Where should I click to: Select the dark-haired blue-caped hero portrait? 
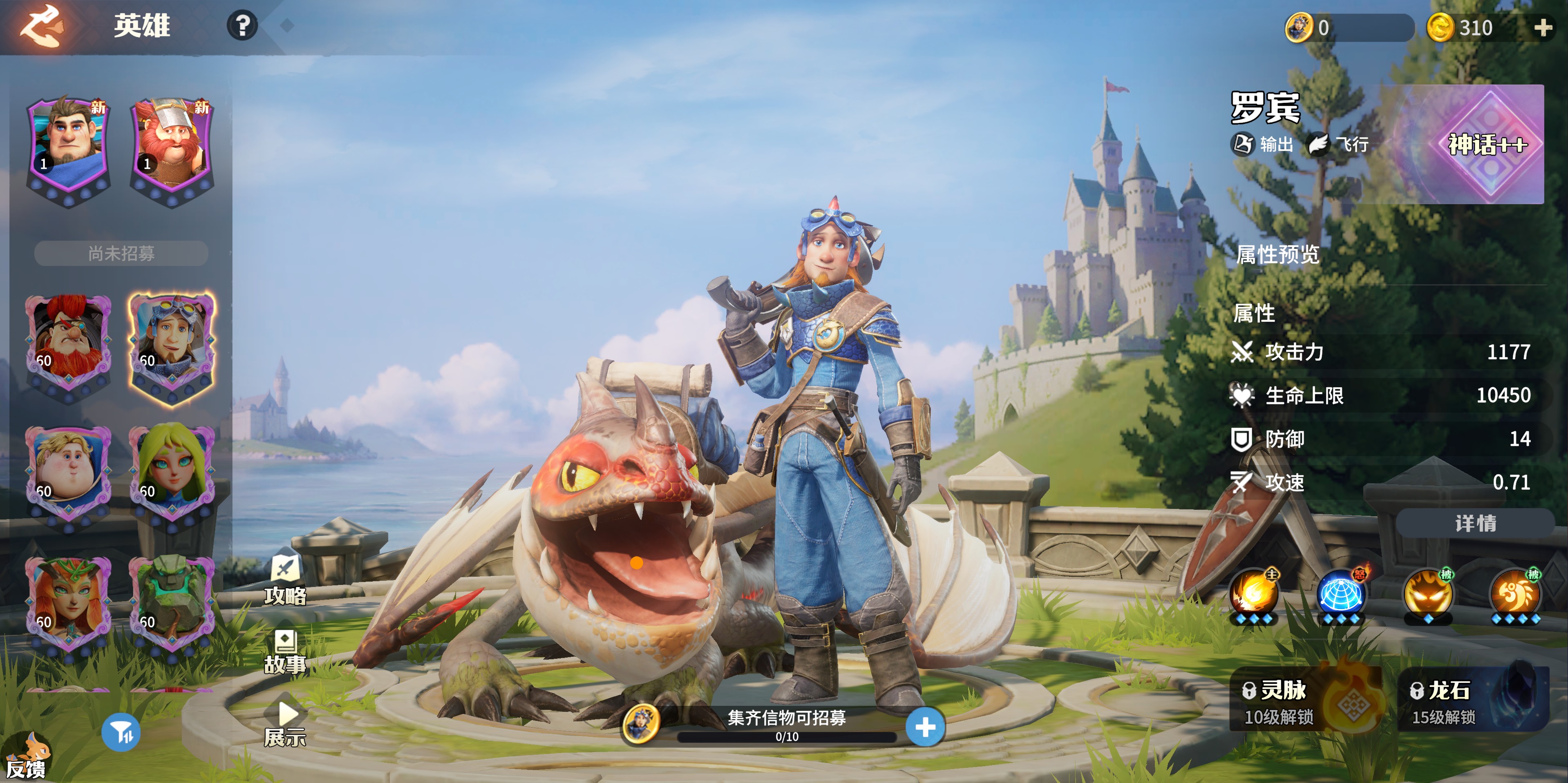tap(69, 148)
